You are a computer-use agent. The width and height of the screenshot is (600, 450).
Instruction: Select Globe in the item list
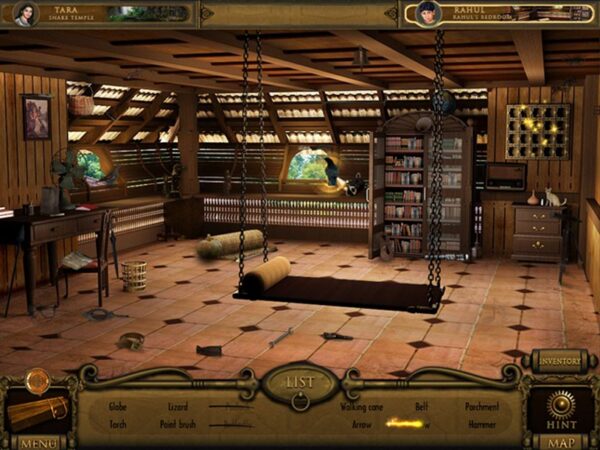118,407
